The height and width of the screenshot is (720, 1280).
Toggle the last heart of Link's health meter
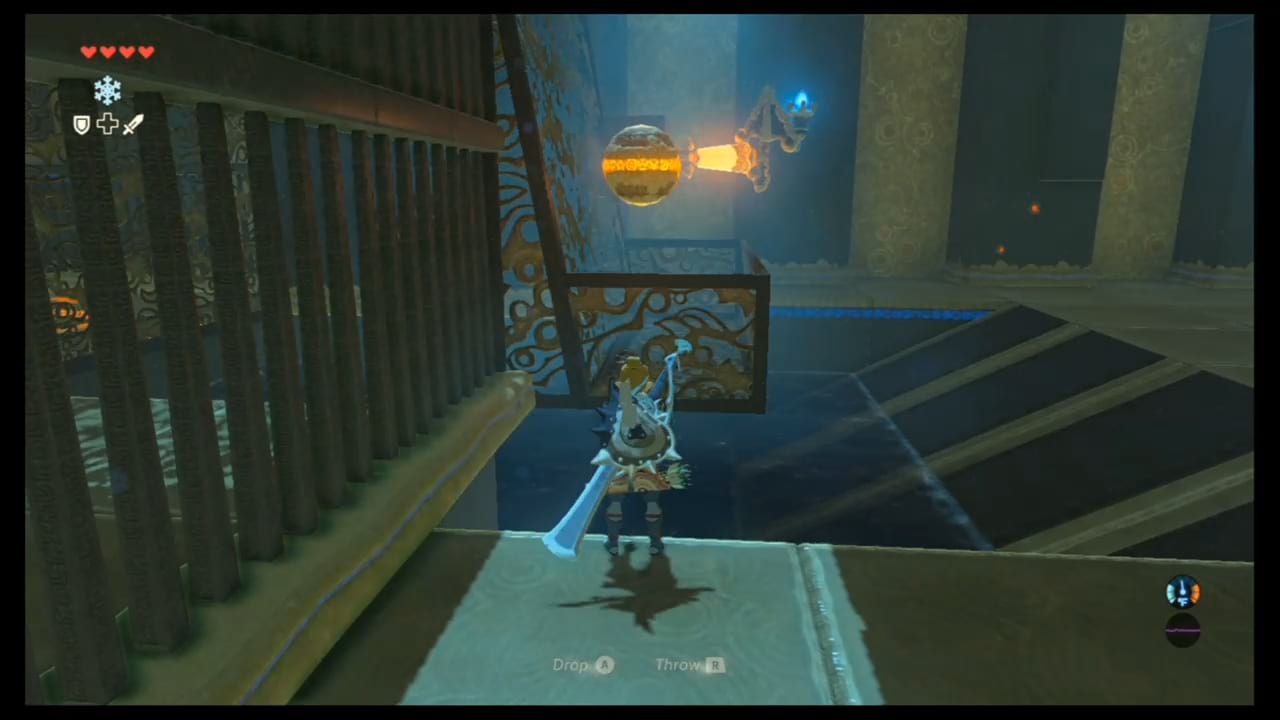coord(145,52)
